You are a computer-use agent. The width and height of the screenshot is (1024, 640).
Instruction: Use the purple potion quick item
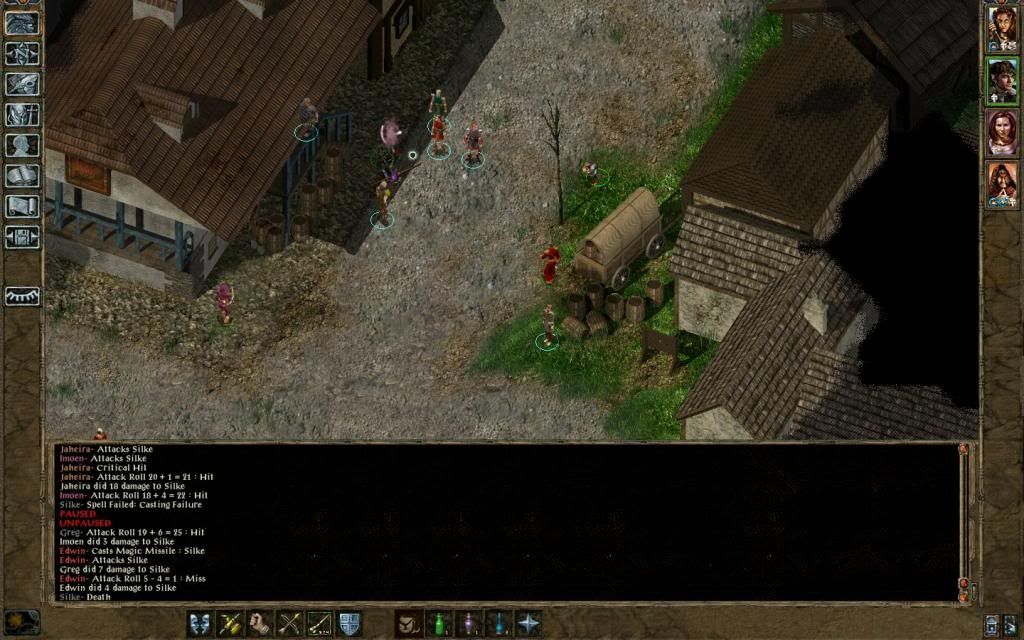coord(468,623)
